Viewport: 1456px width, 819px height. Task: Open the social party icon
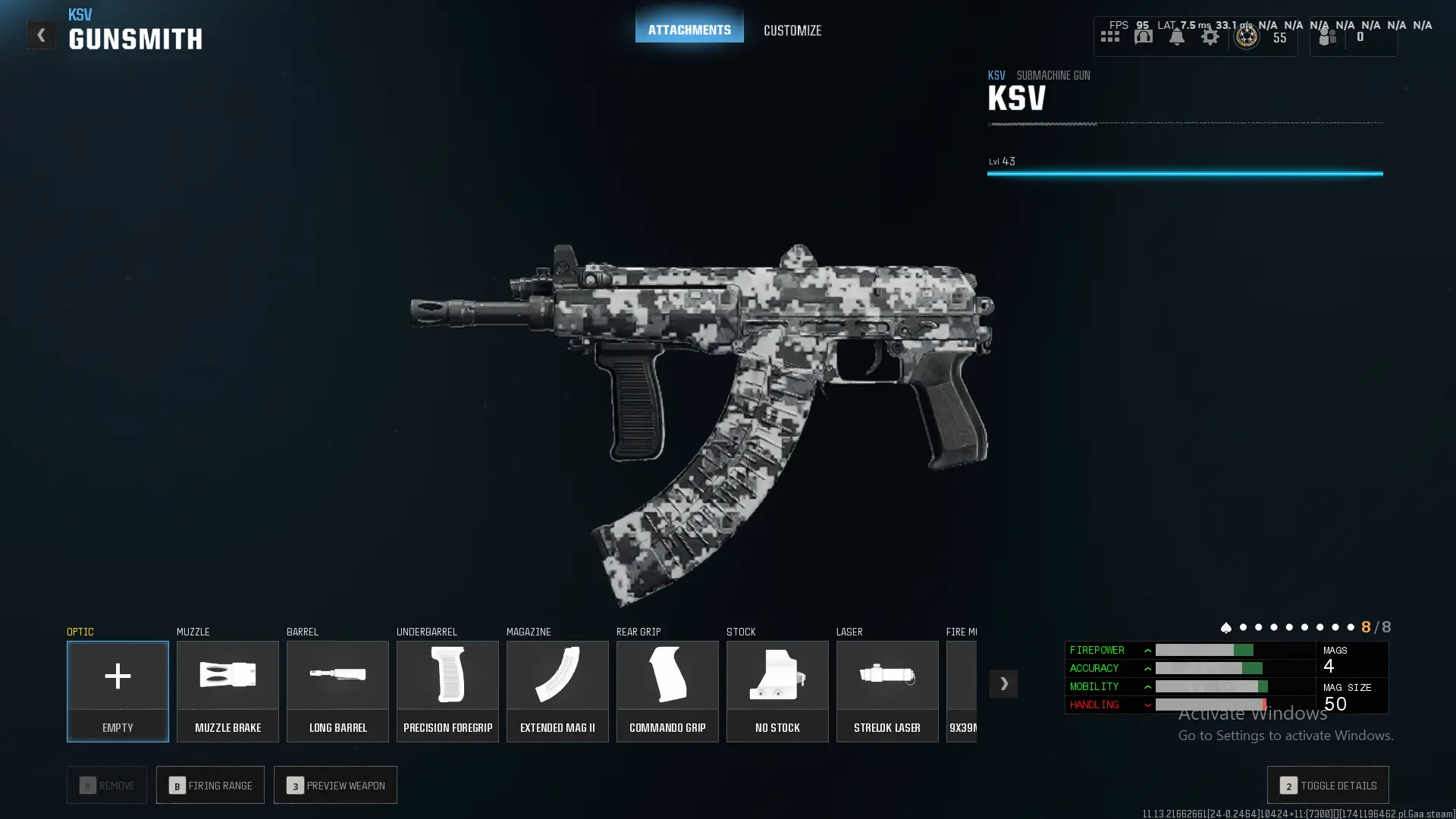click(x=1328, y=36)
